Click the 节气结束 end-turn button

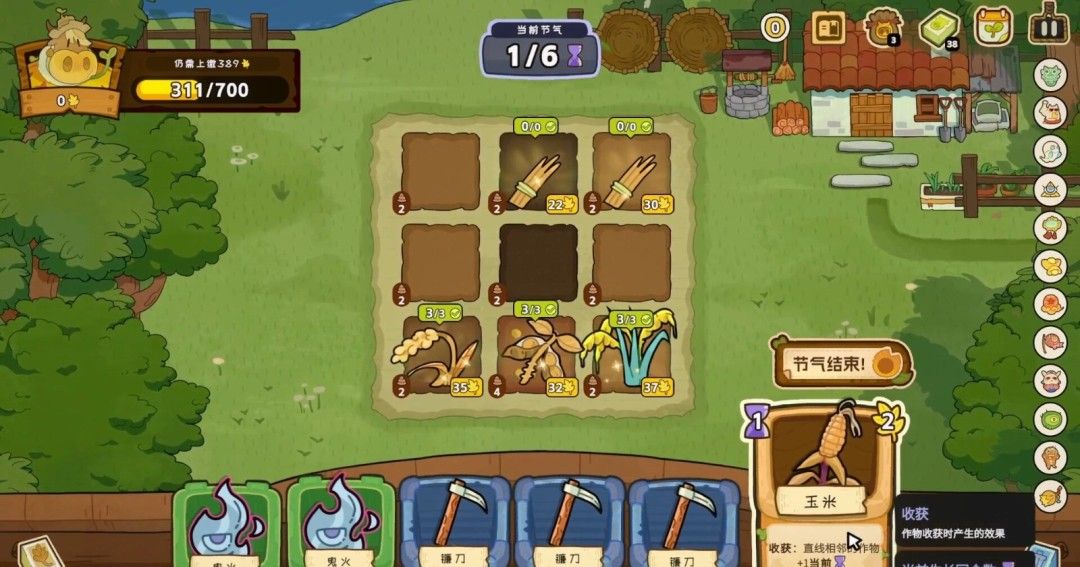click(x=841, y=362)
